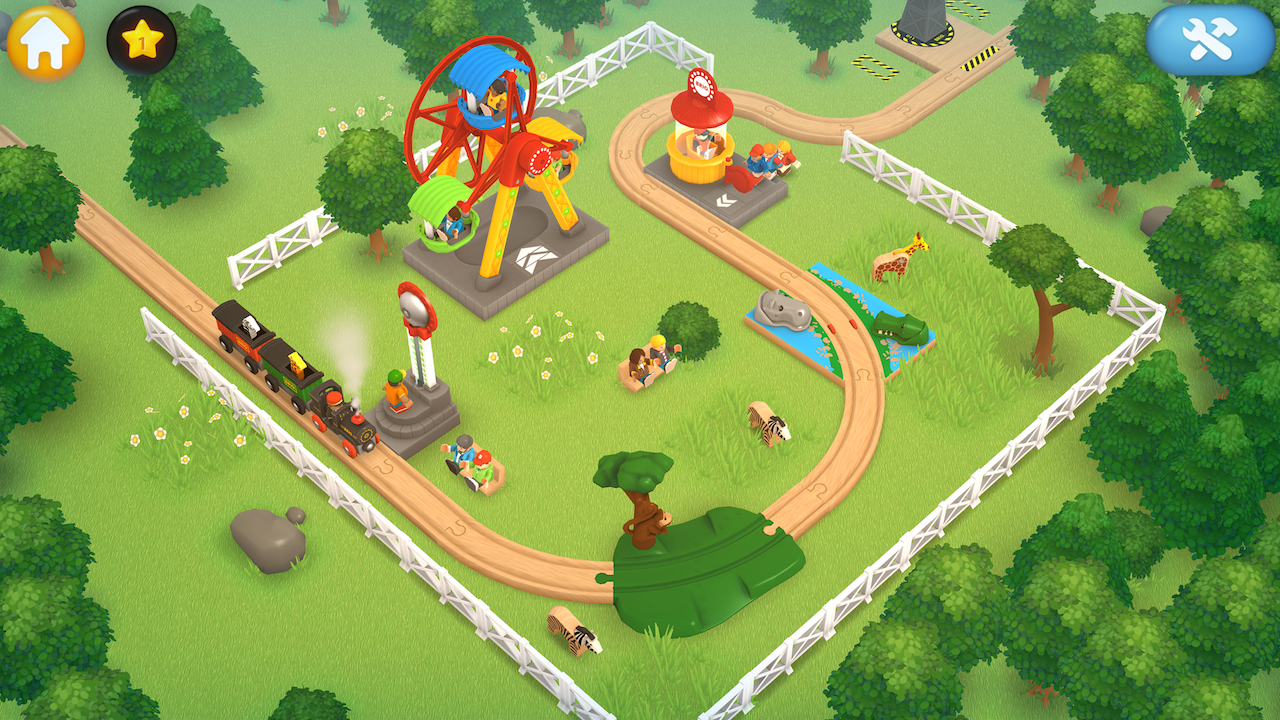
Task: Check the star reward counter
Action: coord(141,40)
